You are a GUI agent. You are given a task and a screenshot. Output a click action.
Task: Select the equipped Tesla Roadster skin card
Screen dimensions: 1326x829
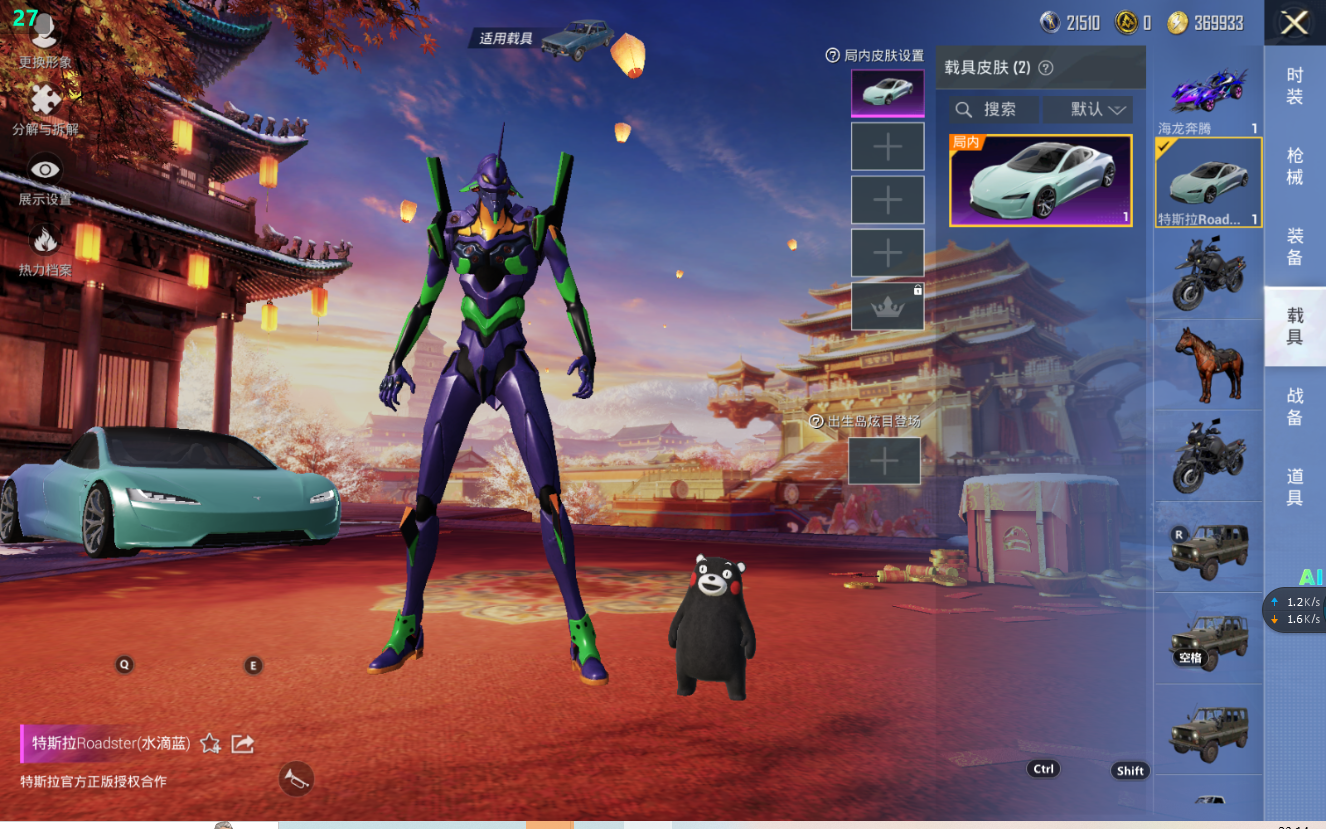tap(1040, 181)
